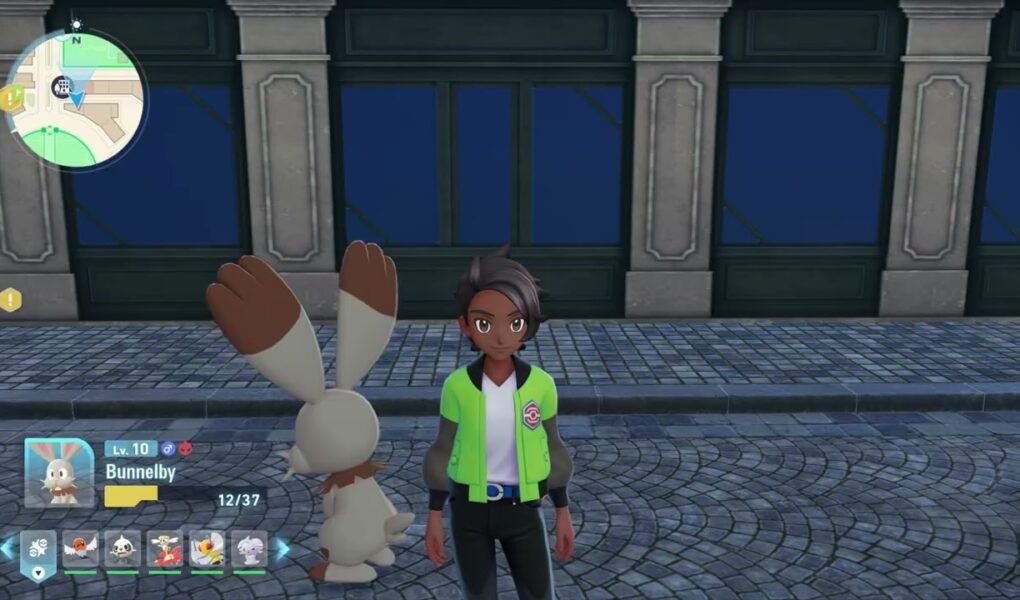Choose Fletchling from the party bar
This screenshot has width=1020, height=600.
pos(81,549)
